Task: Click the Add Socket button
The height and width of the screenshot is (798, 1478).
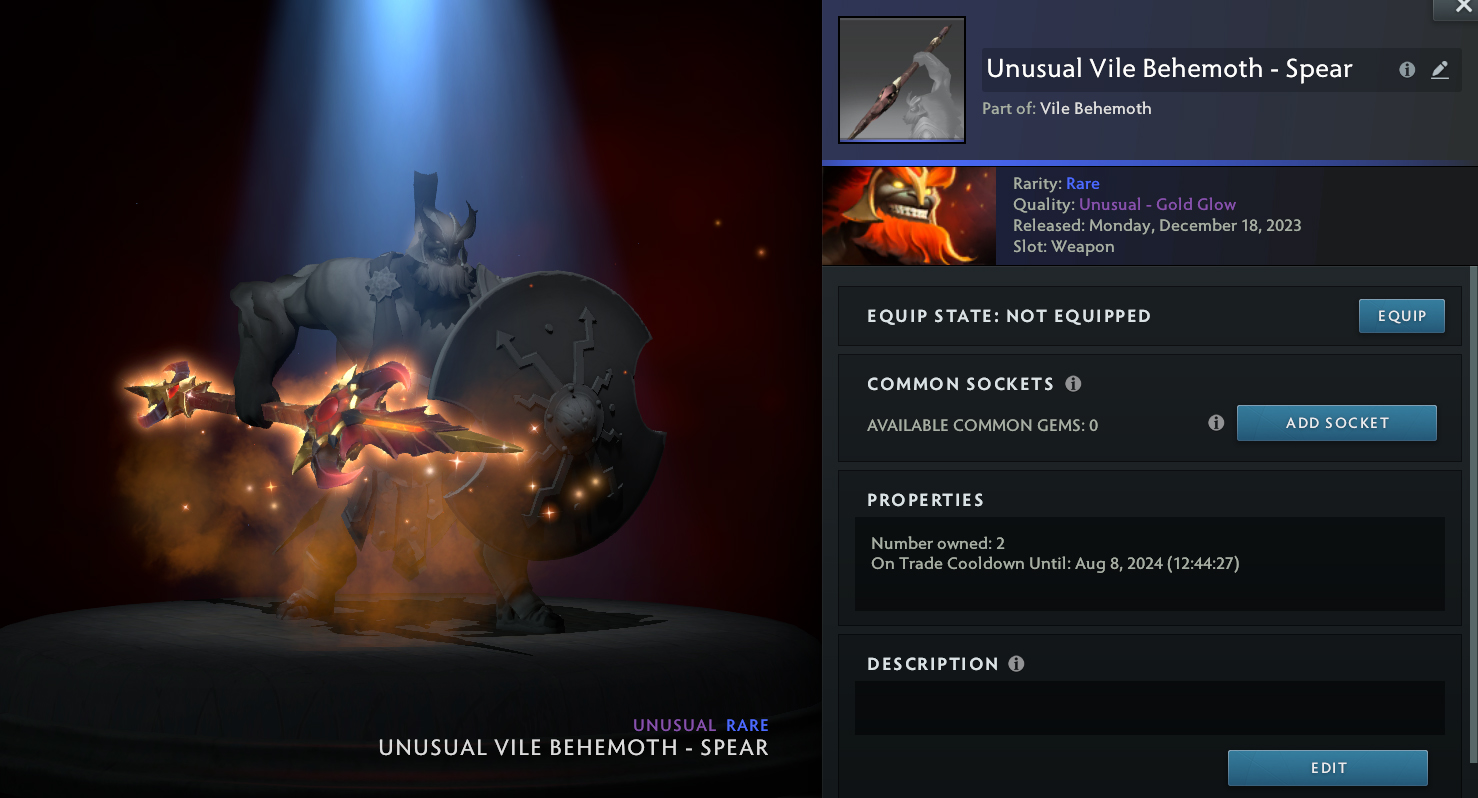Action: click(1336, 423)
